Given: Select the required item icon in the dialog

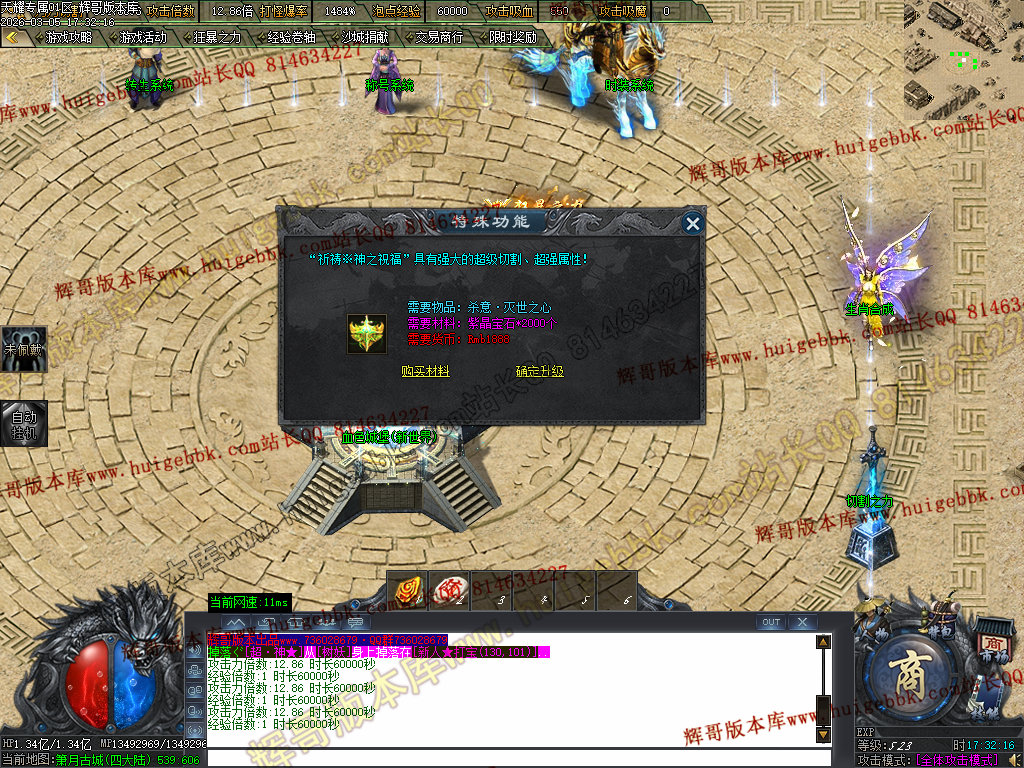Looking at the screenshot, I should pyautogui.click(x=367, y=333).
